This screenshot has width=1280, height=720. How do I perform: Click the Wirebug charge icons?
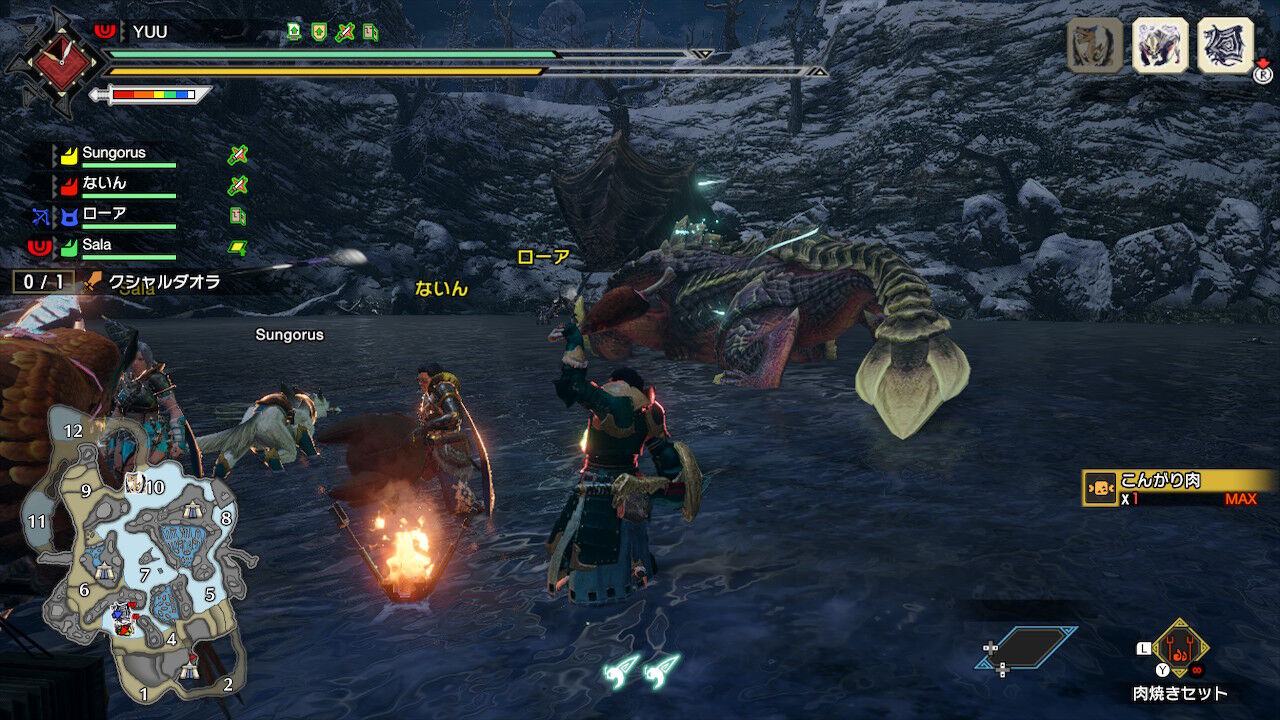641,669
